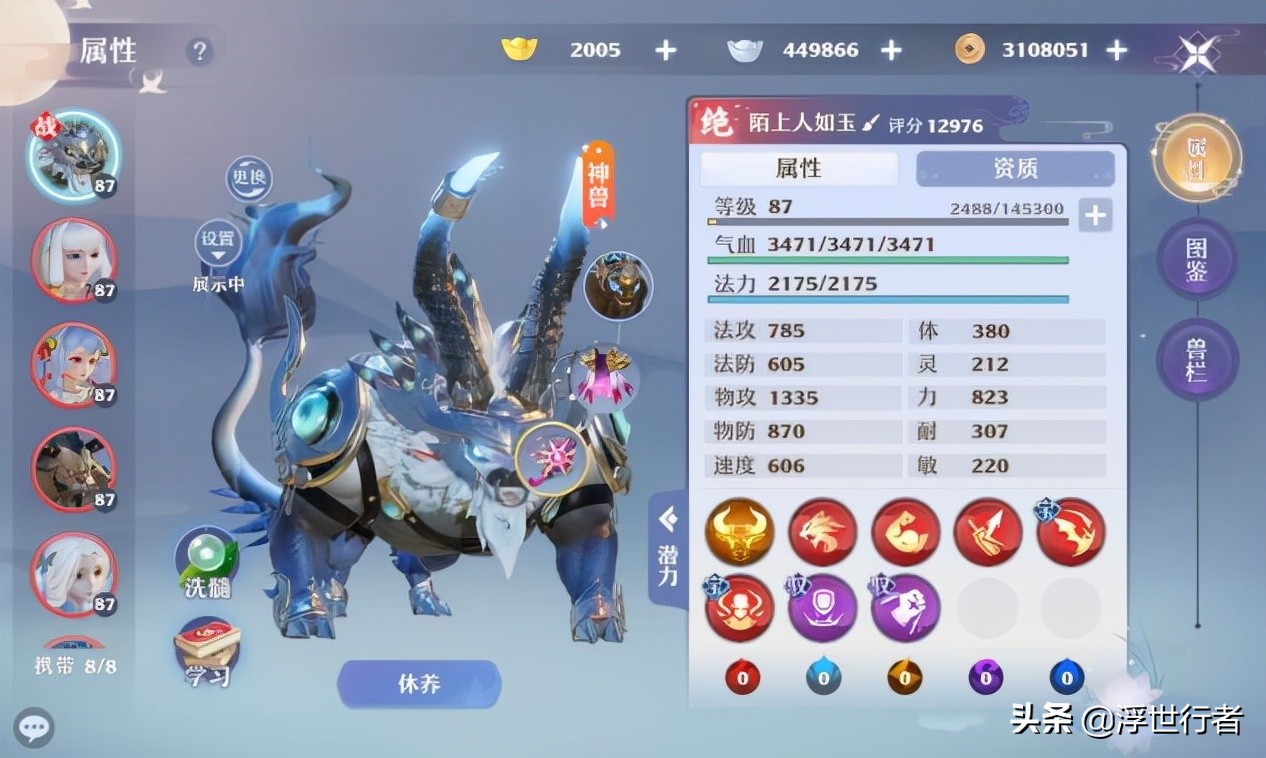Rename the pet with pencil icon
The height and width of the screenshot is (758, 1266).
(x=870, y=124)
